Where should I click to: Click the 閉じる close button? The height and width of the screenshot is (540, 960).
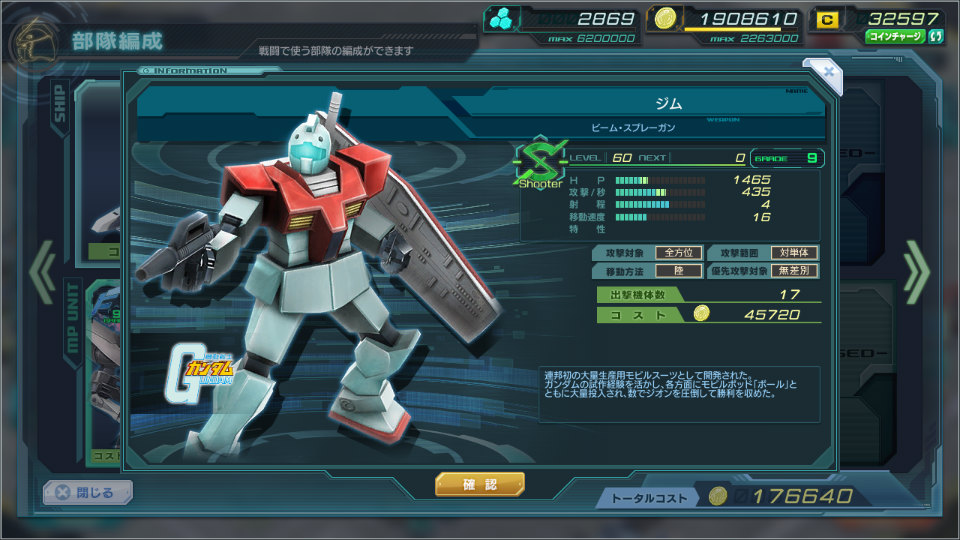[x=87, y=492]
